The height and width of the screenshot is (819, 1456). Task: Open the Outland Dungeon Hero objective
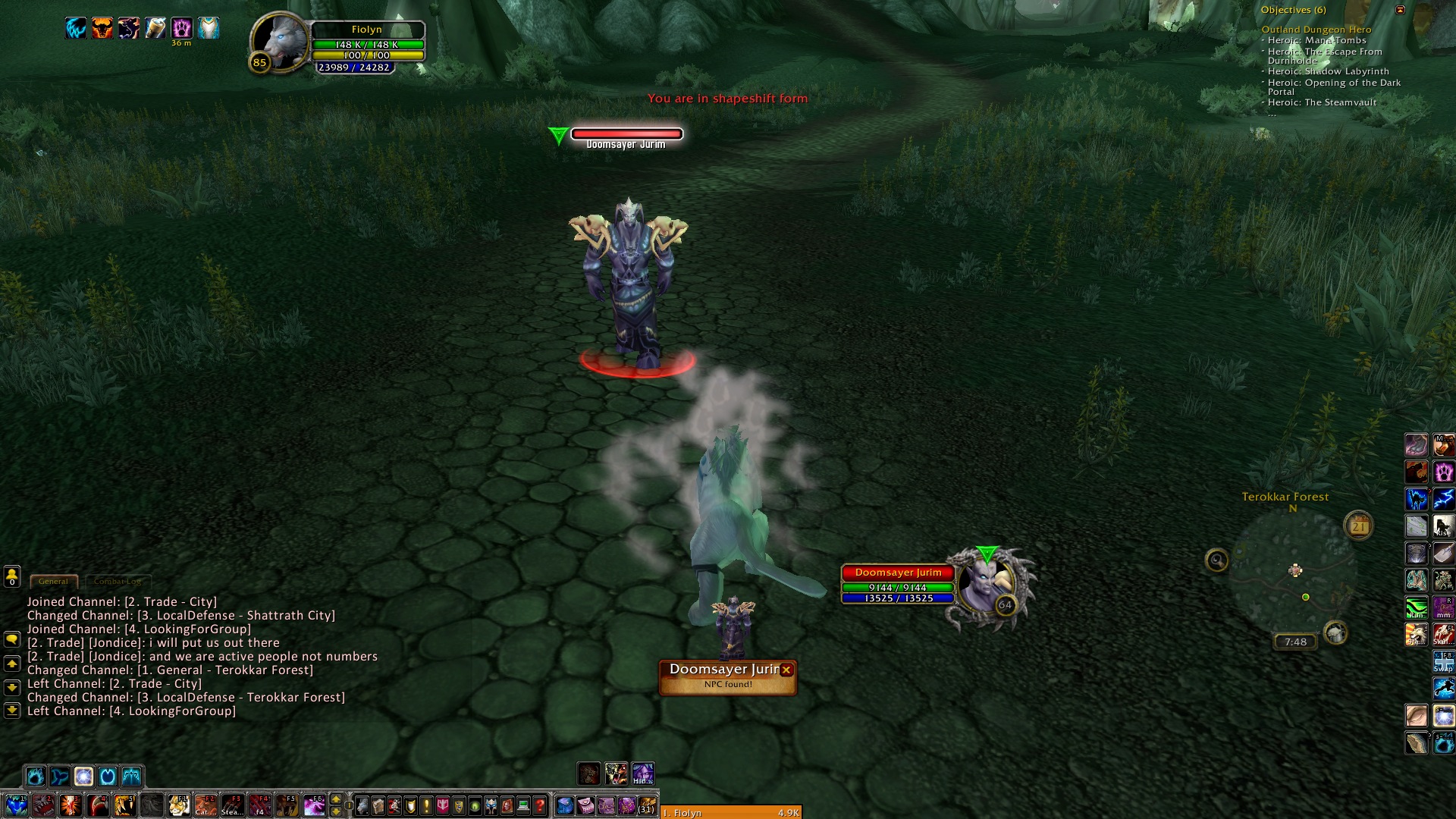1316,30
